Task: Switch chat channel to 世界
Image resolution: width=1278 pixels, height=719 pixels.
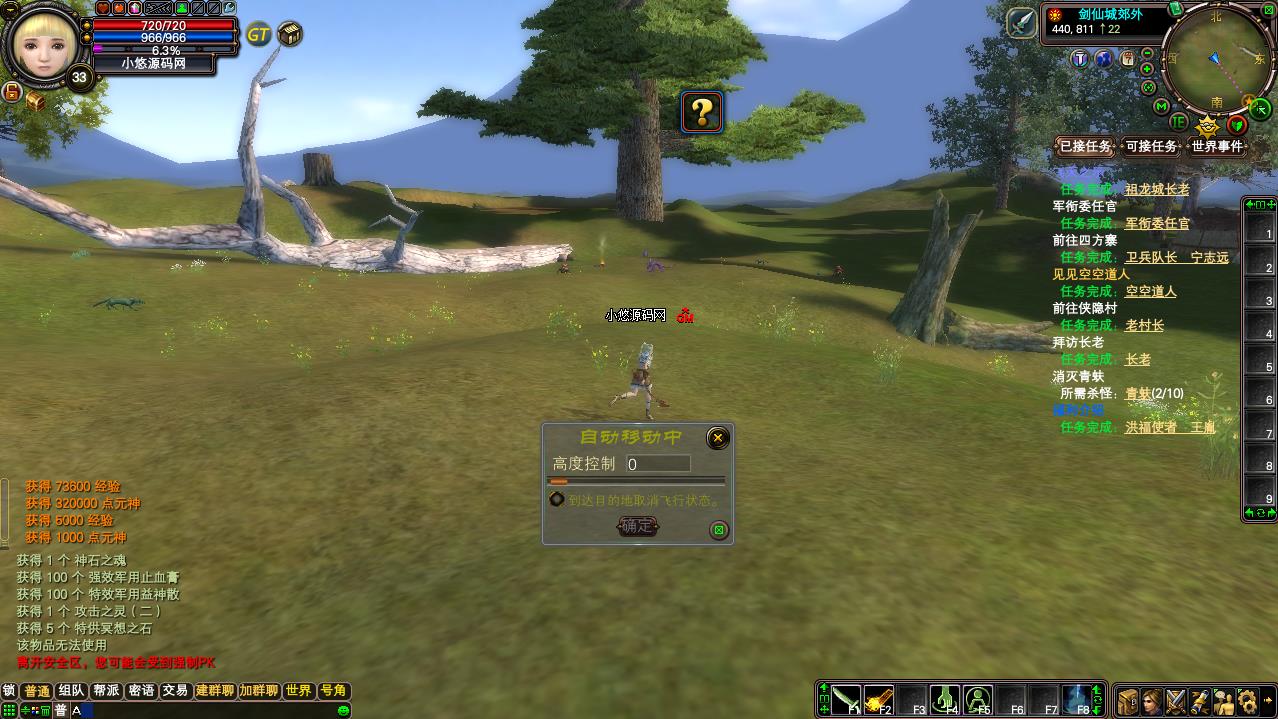Action: pyautogui.click(x=298, y=691)
